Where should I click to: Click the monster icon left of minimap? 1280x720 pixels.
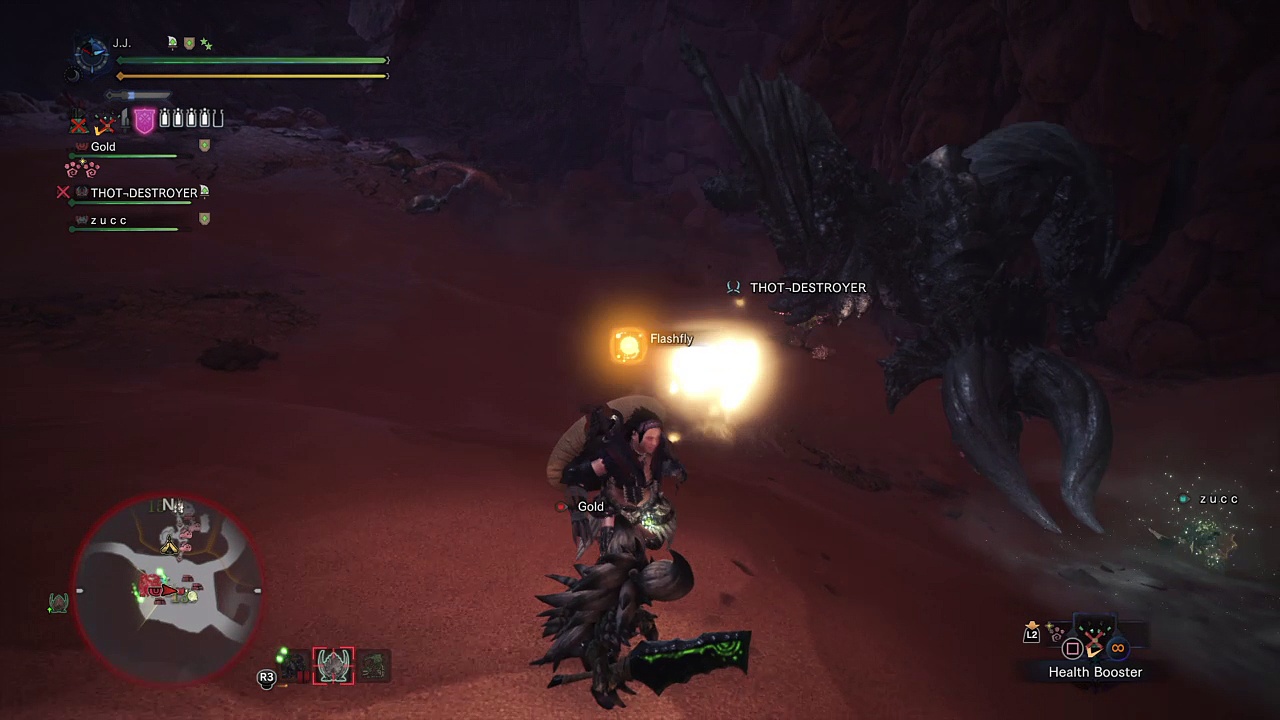tap(58, 602)
